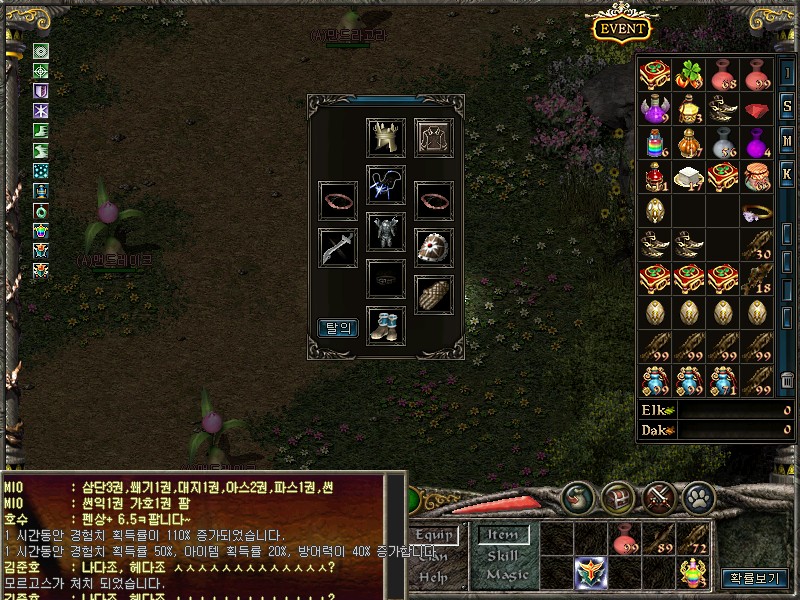Click the 탈의 unequip button
Screen dimensions: 800x600
tap(337, 327)
